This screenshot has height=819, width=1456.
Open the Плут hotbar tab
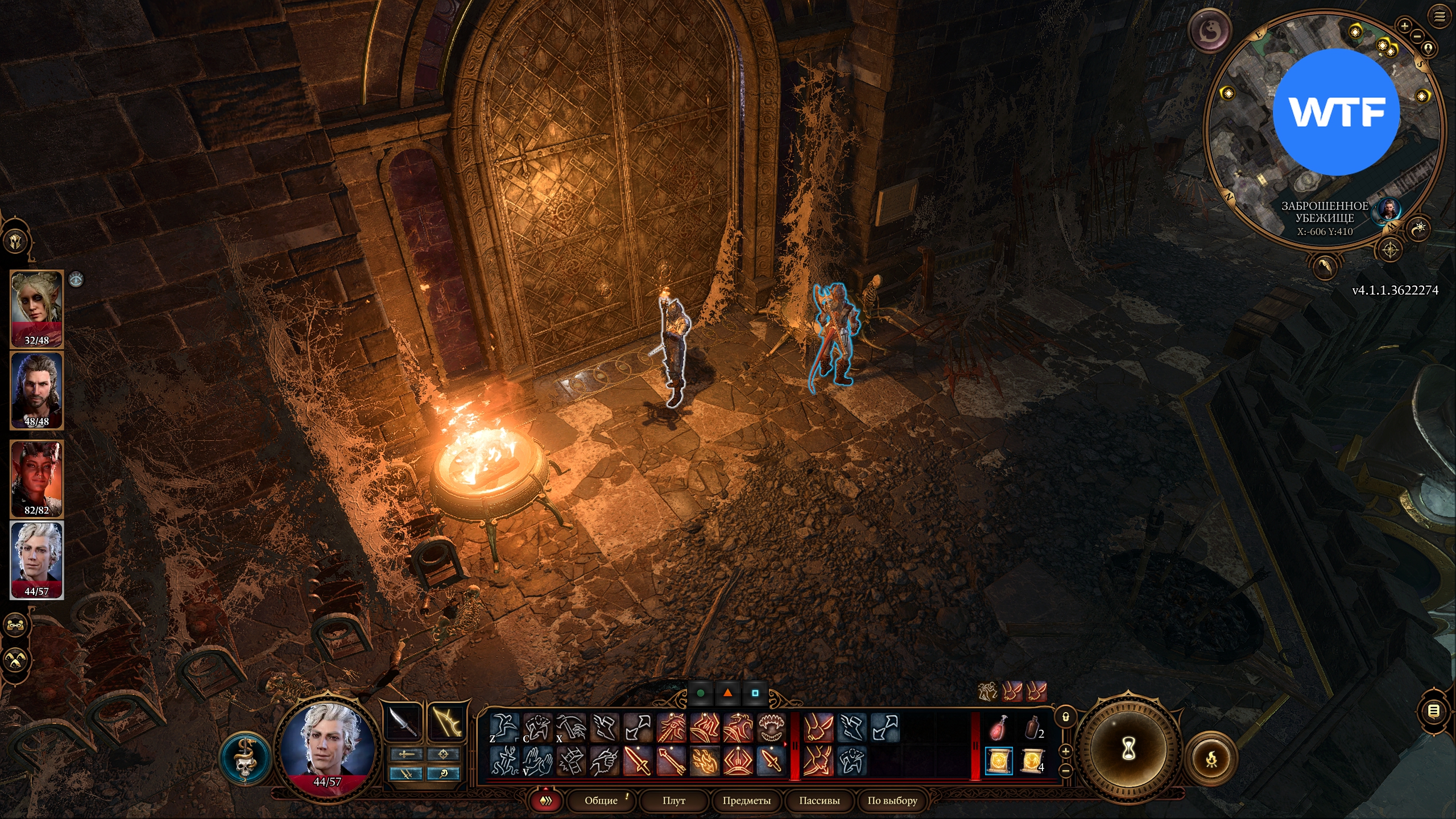coord(674,800)
